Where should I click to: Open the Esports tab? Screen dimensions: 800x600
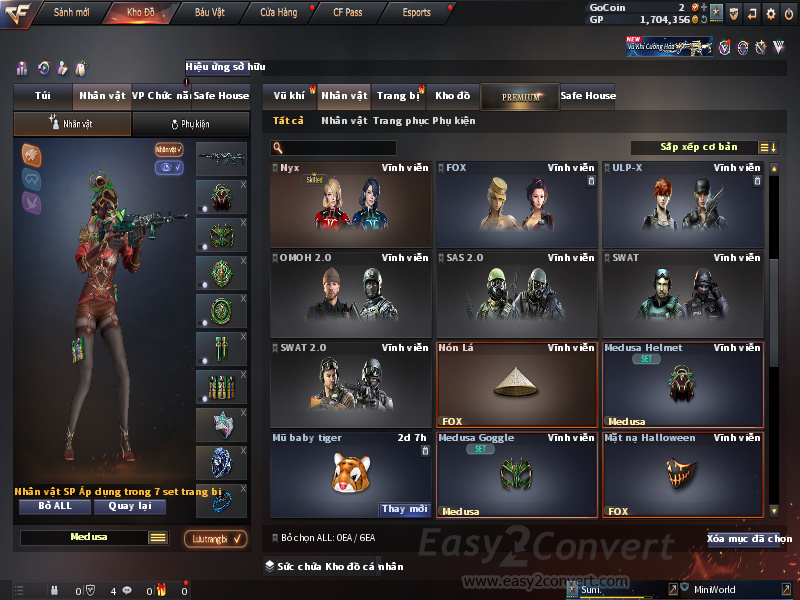pyautogui.click(x=416, y=13)
